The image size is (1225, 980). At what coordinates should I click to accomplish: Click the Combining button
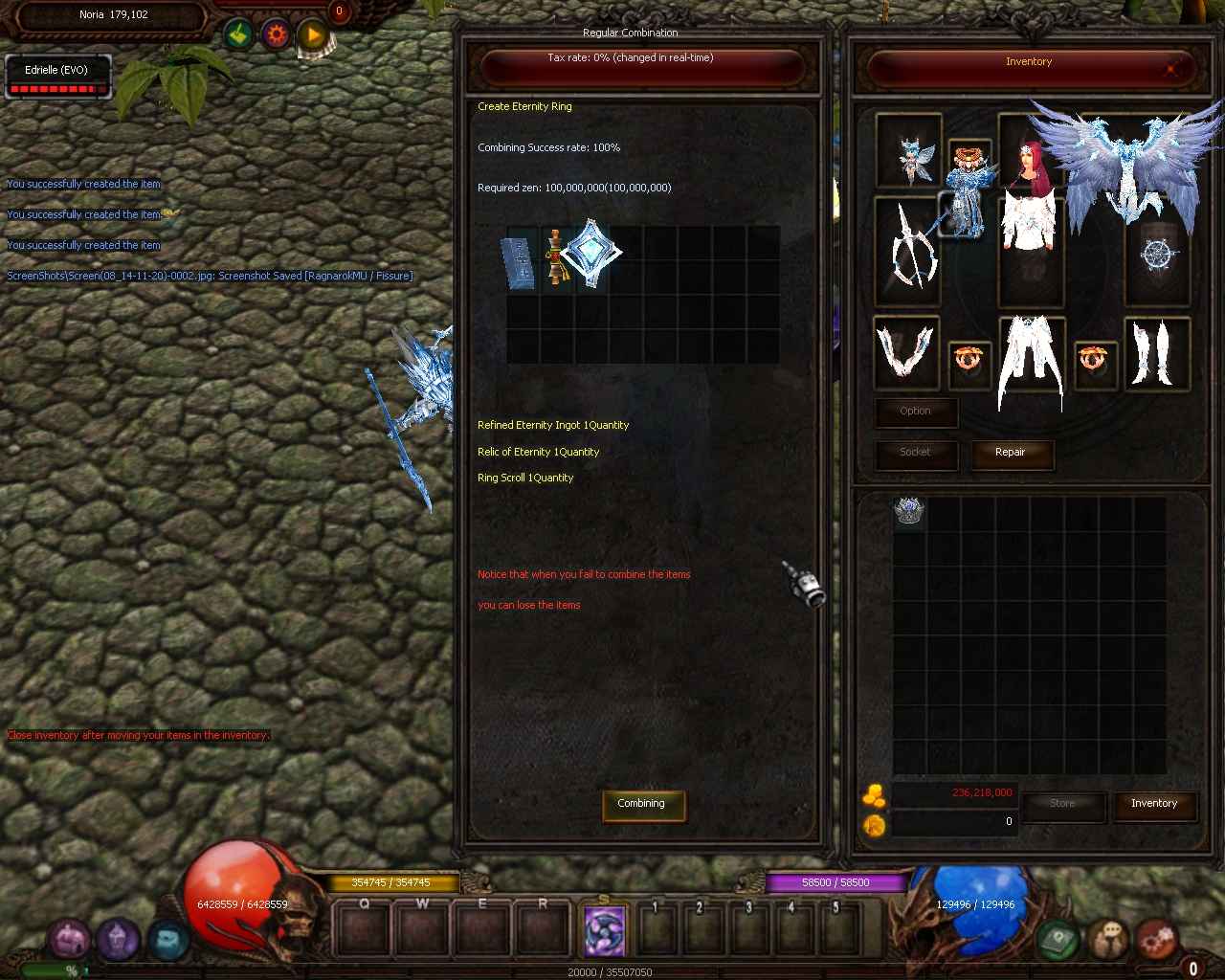click(641, 804)
